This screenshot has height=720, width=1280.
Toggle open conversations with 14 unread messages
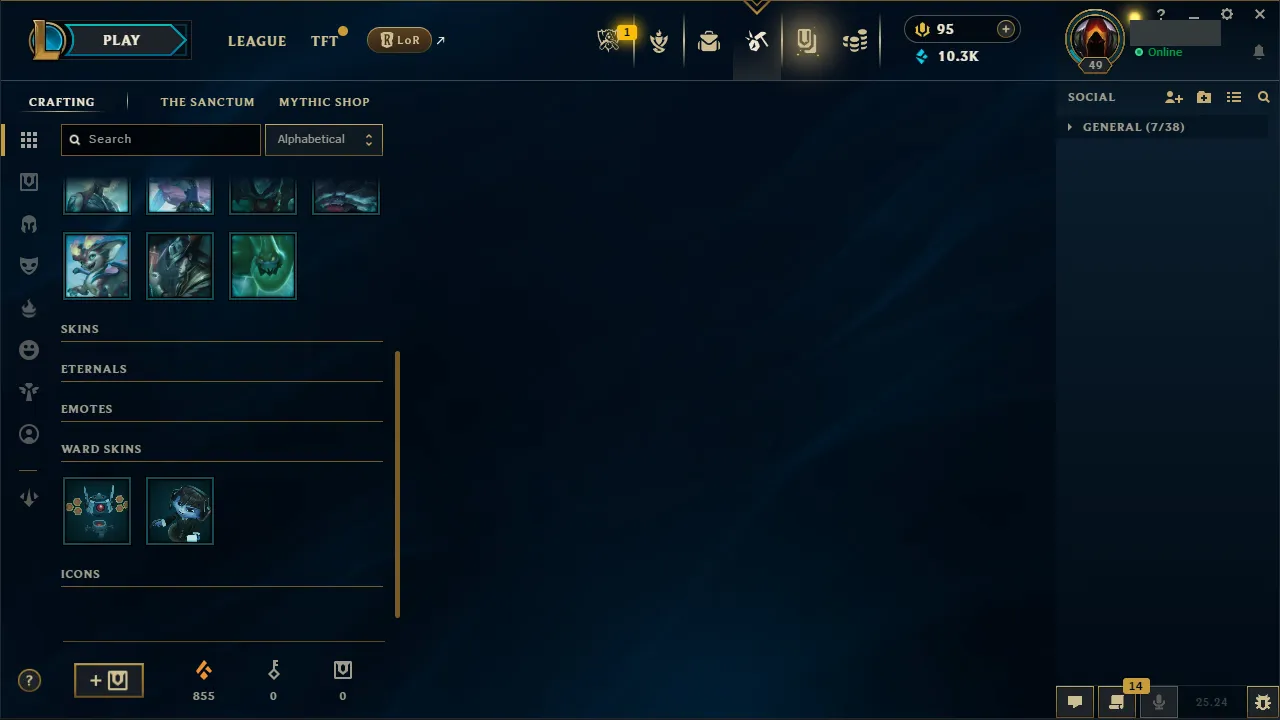1117,701
